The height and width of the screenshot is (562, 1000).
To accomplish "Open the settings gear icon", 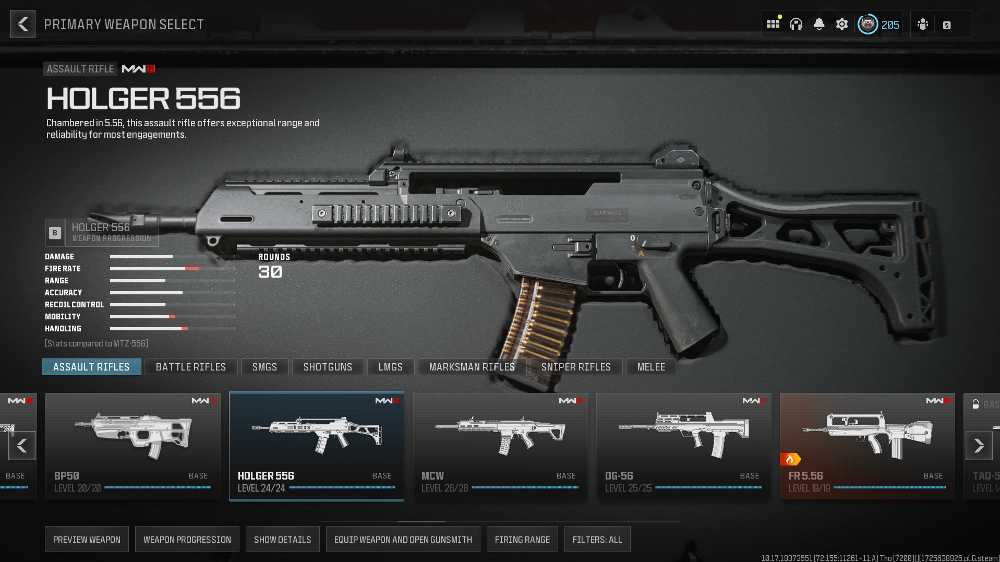I will coord(842,24).
